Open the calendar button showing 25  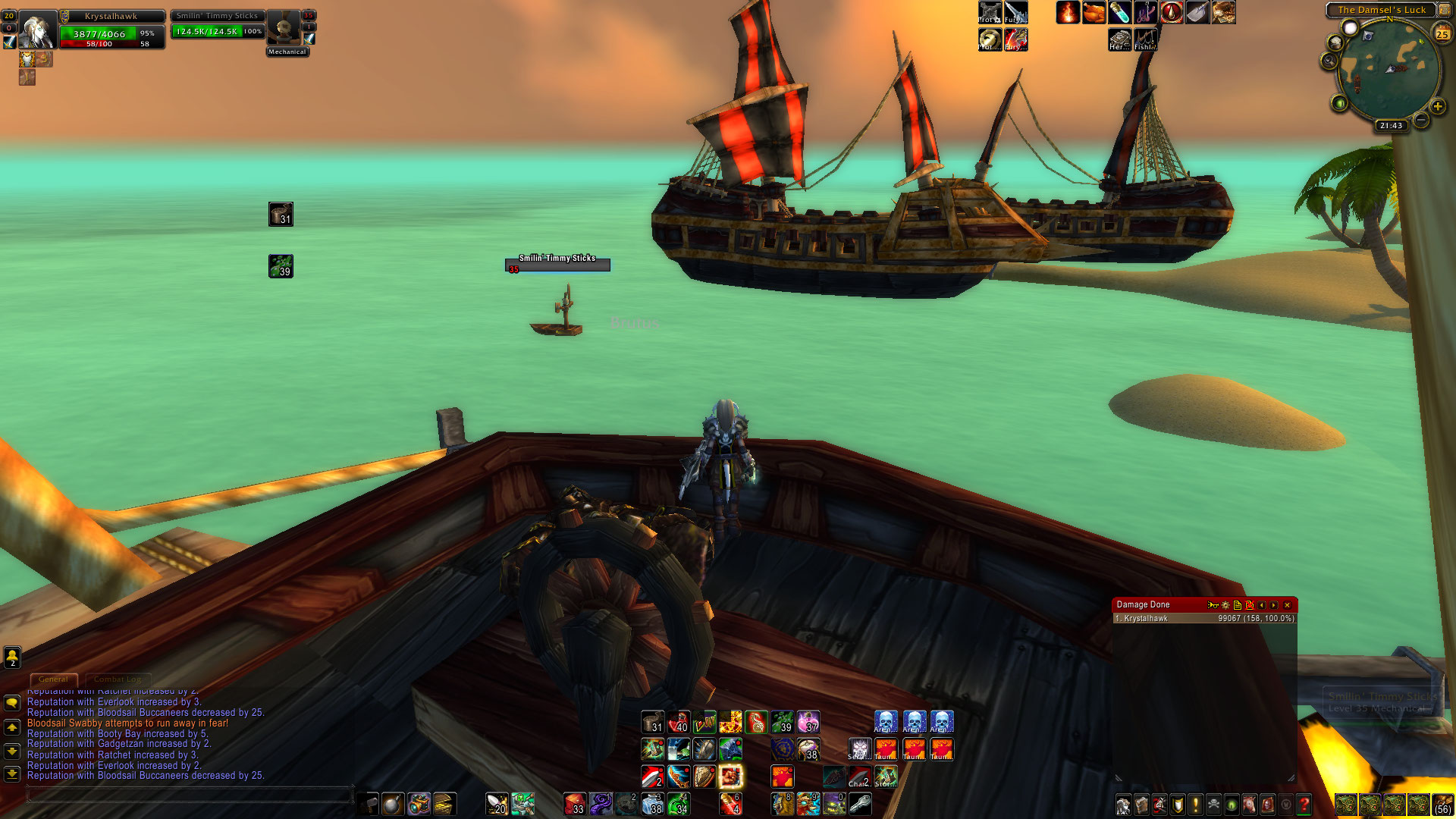tap(1442, 33)
